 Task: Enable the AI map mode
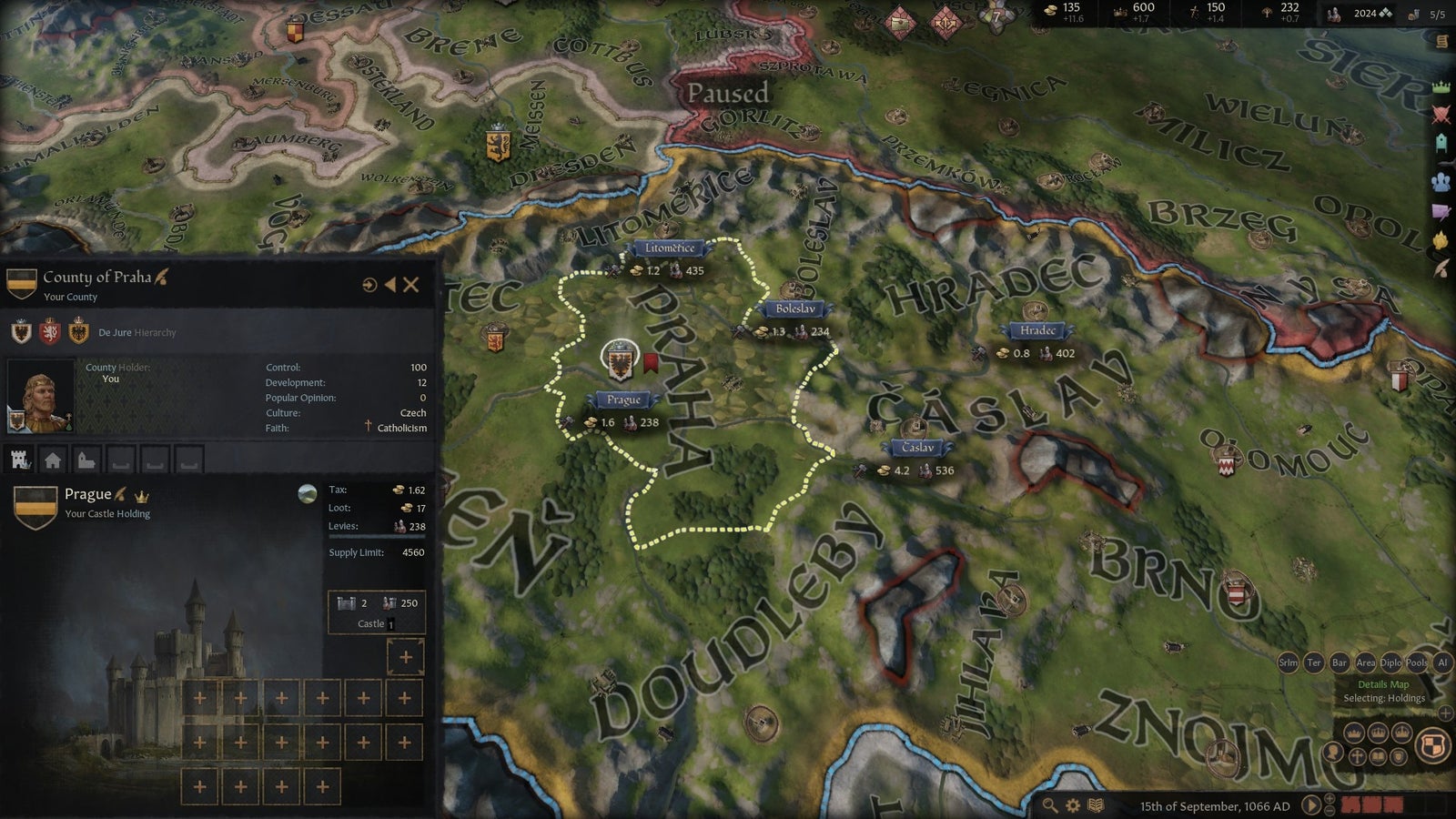(x=1442, y=663)
